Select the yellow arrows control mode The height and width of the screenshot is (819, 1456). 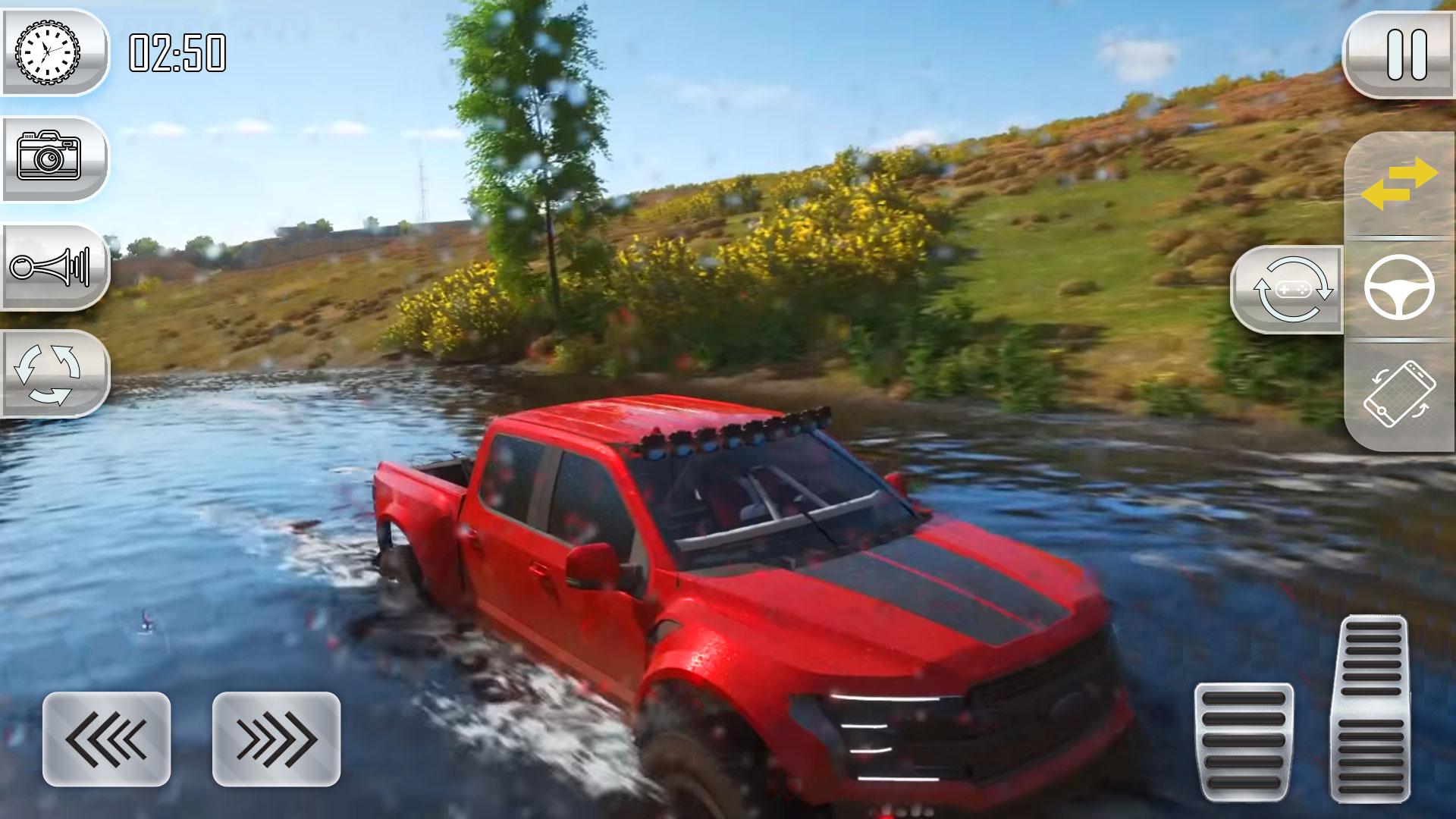pos(1398,185)
